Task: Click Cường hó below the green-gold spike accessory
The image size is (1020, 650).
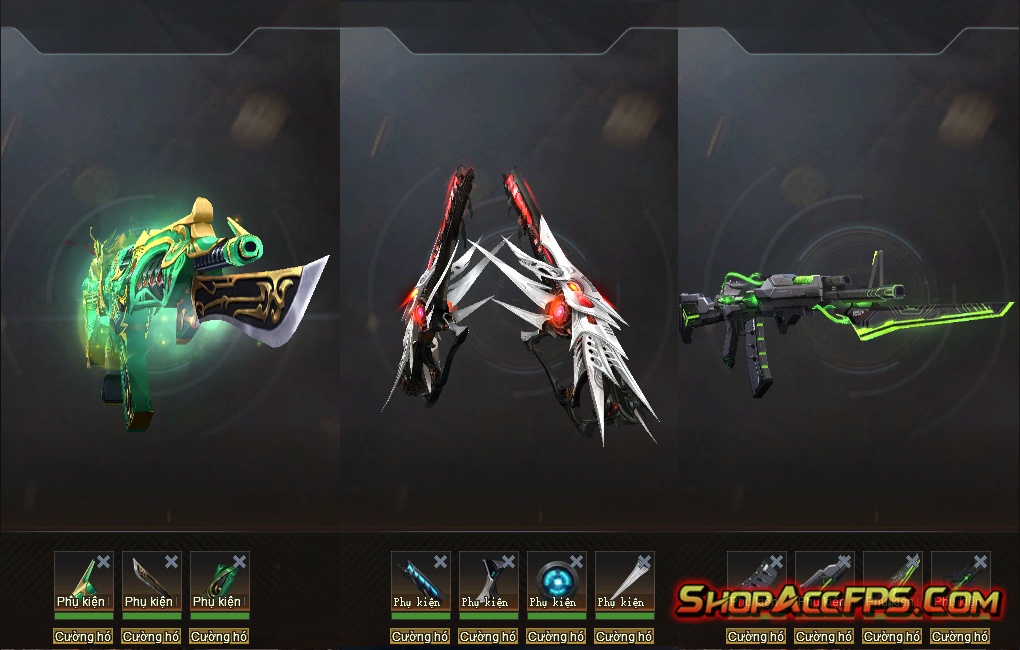Action: (83, 637)
